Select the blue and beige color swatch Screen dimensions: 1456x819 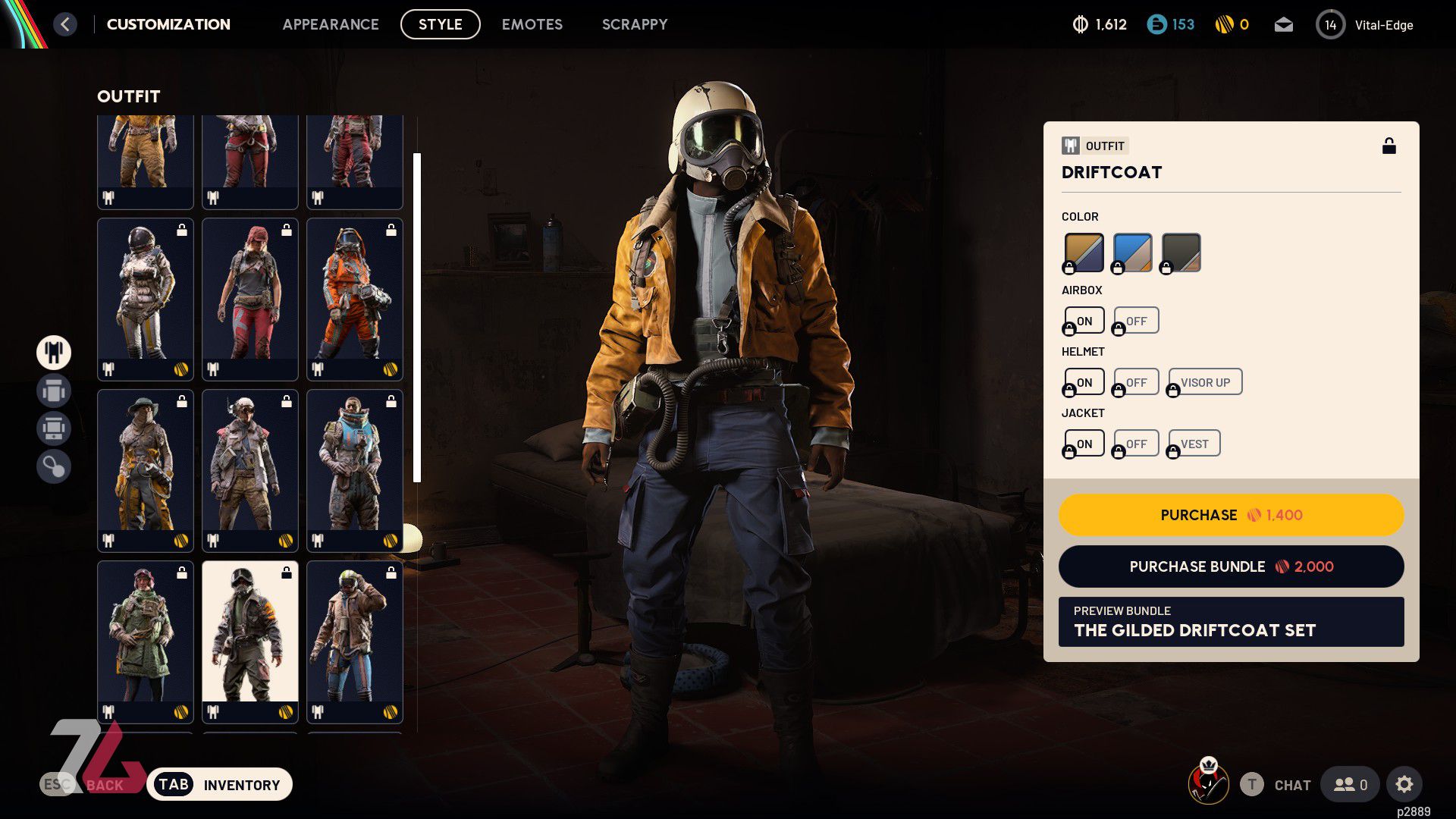point(1132,253)
